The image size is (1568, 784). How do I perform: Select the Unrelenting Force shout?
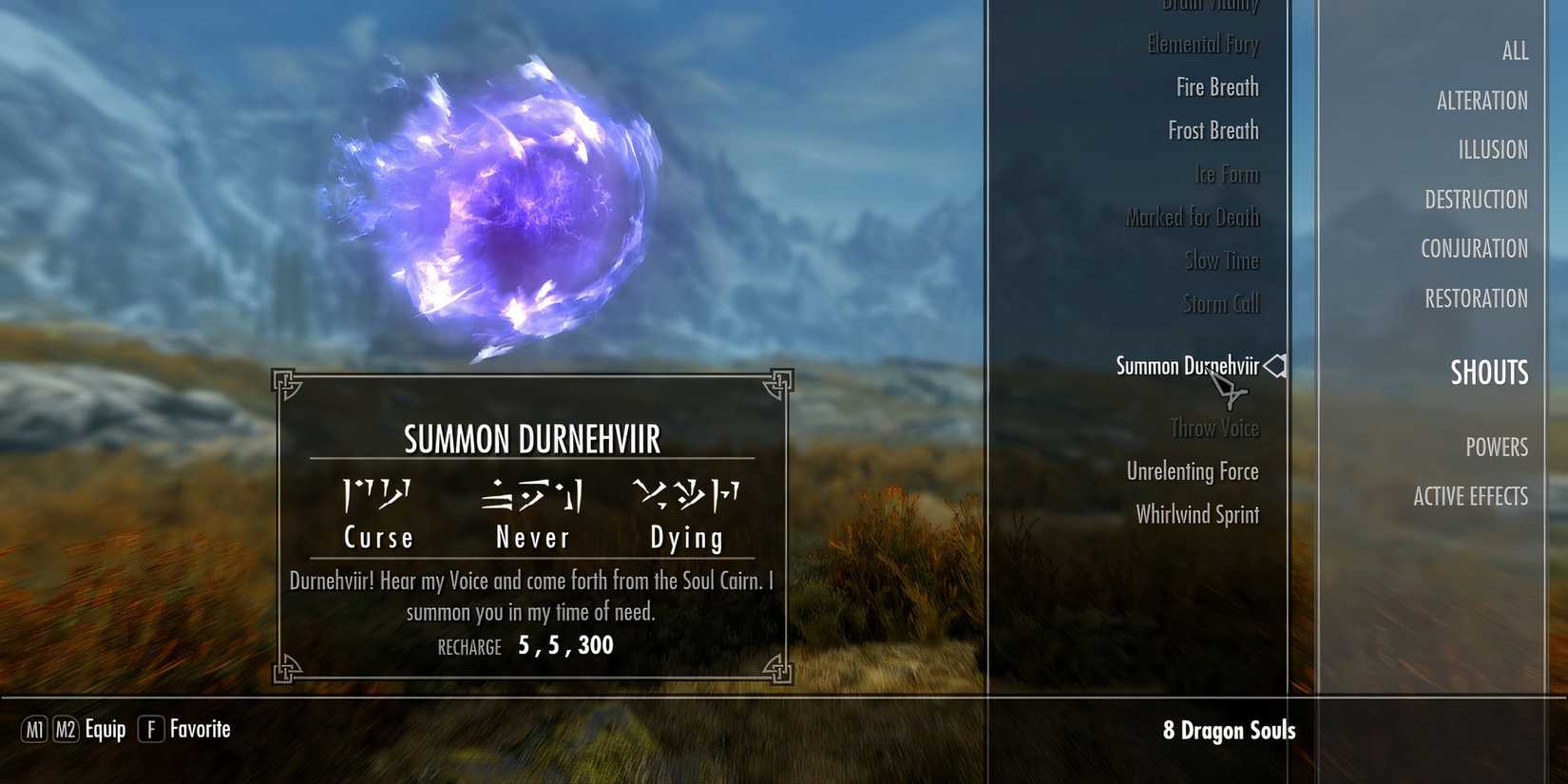1192,470
